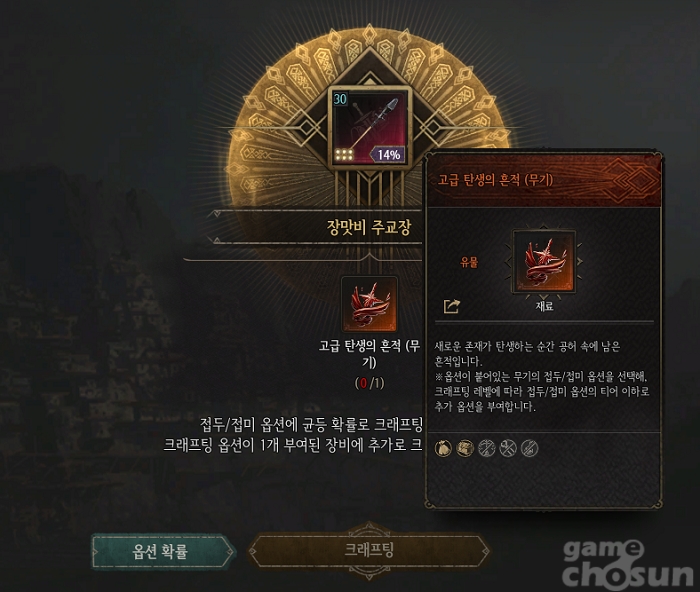Click the share arrow icon in tooltip

(x=451, y=306)
